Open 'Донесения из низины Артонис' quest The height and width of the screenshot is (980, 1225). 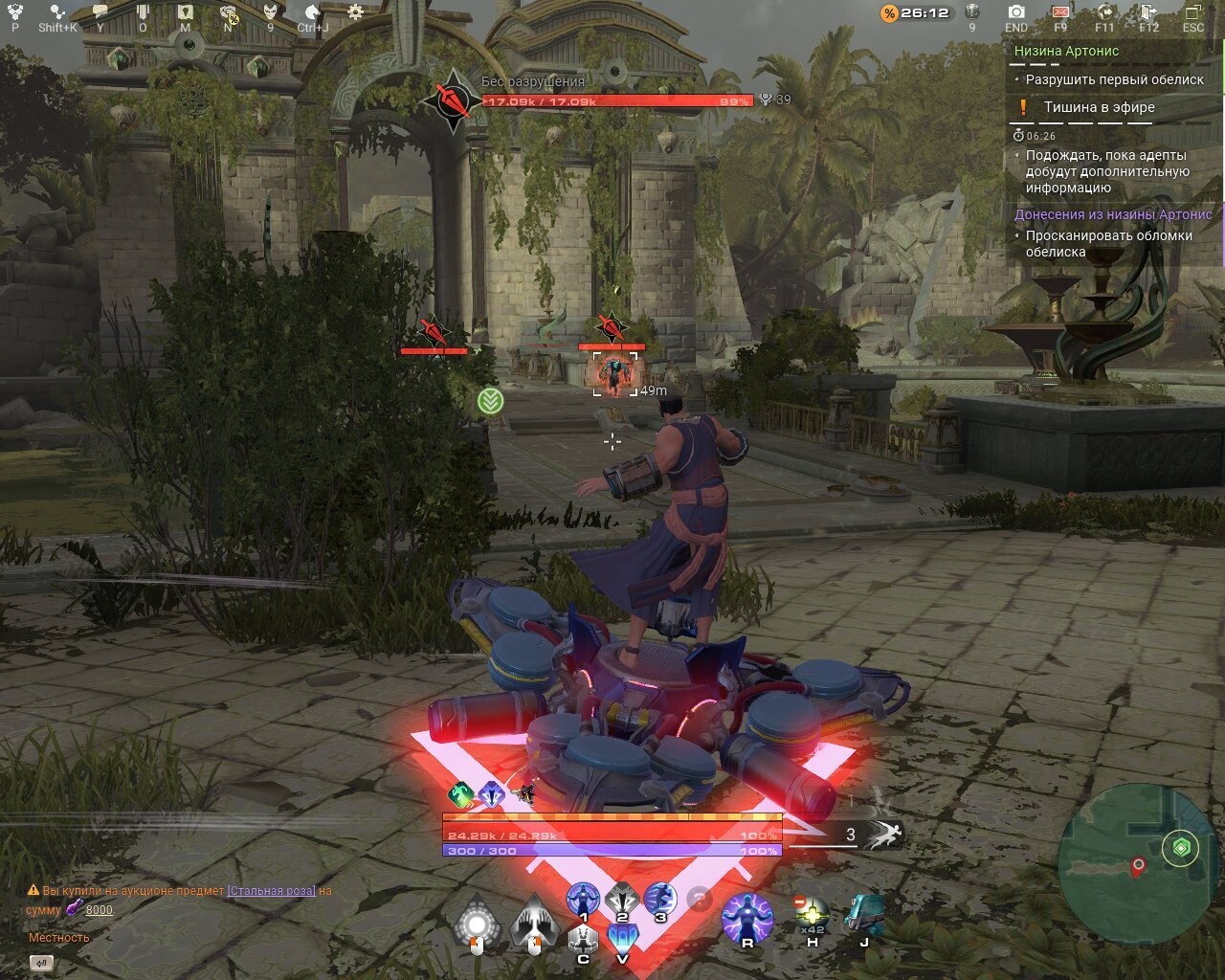(1113, 214)
